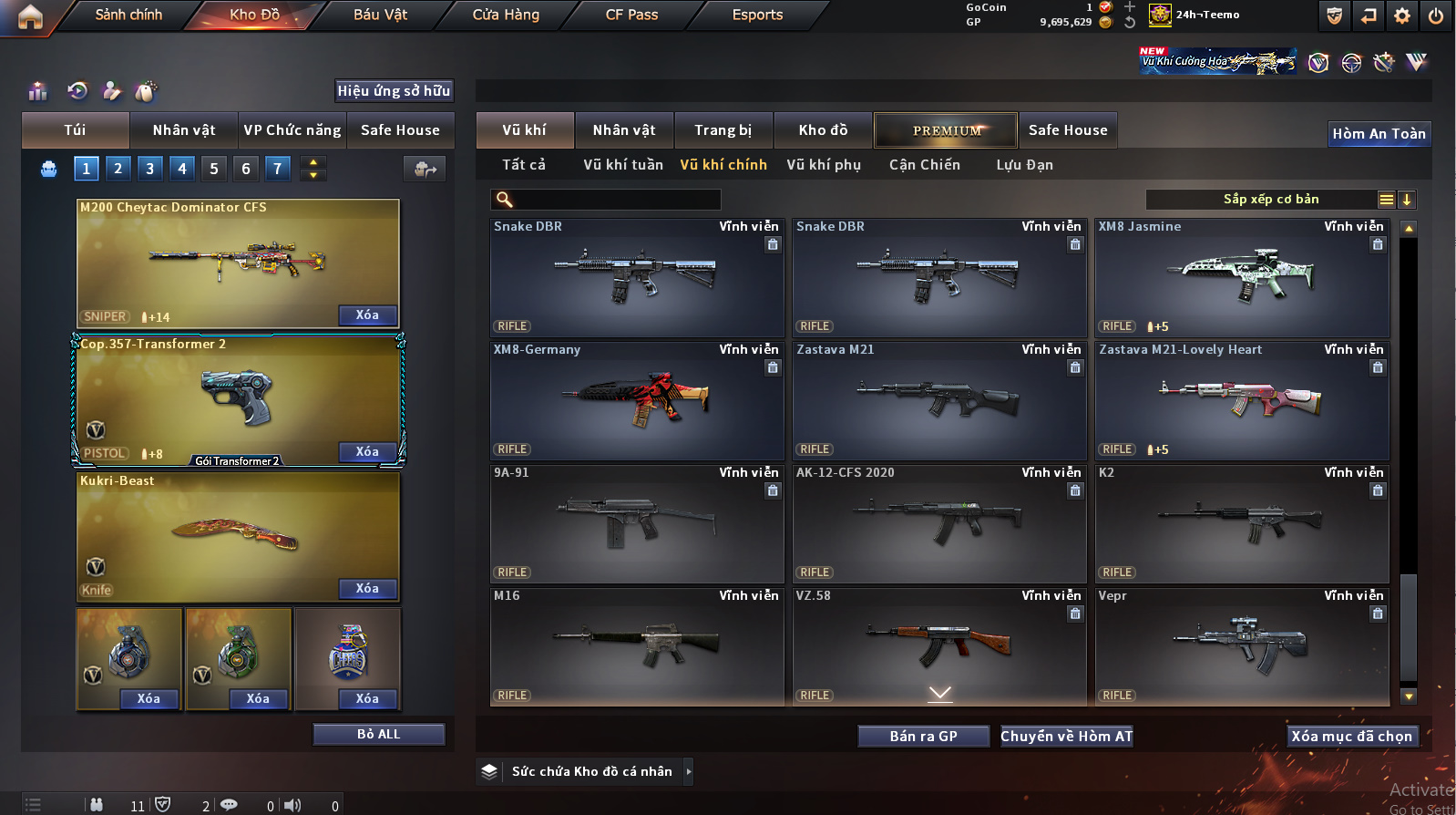1456x815 pixels.
Task: Choose bag number 3
Action: click(x=150, y=169)
